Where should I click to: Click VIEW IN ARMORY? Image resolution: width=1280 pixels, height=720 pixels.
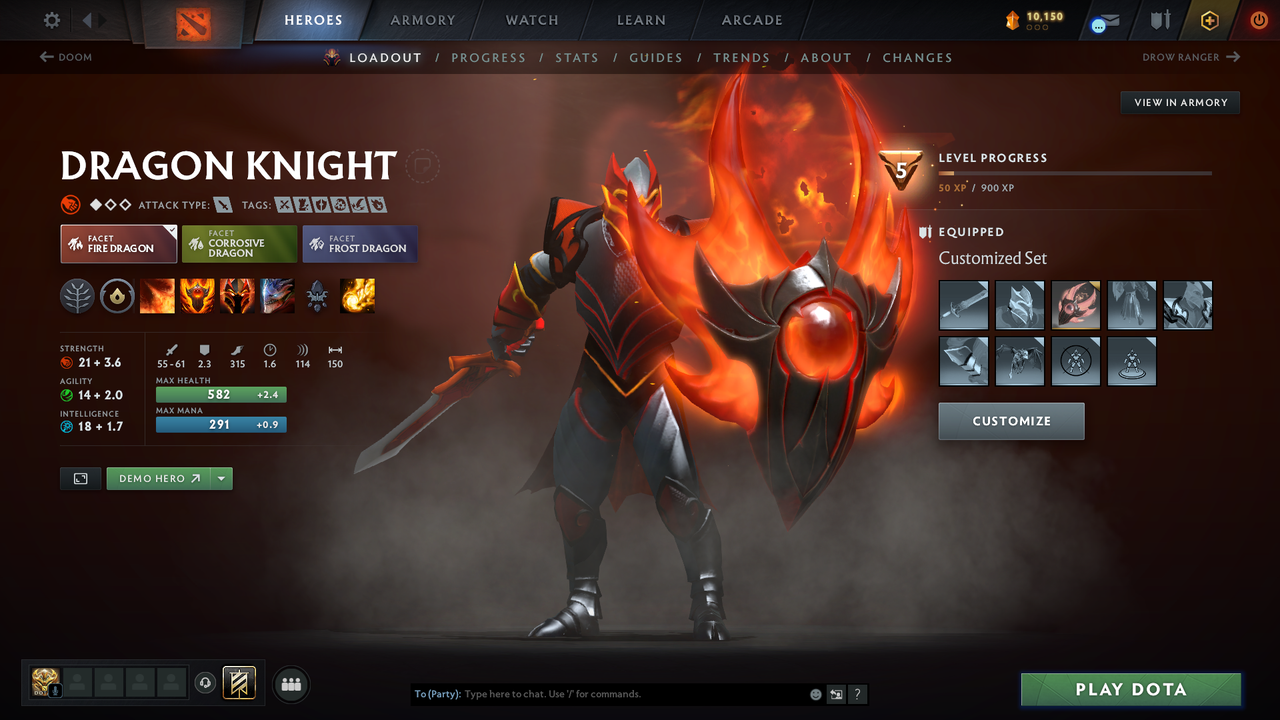1179,102
